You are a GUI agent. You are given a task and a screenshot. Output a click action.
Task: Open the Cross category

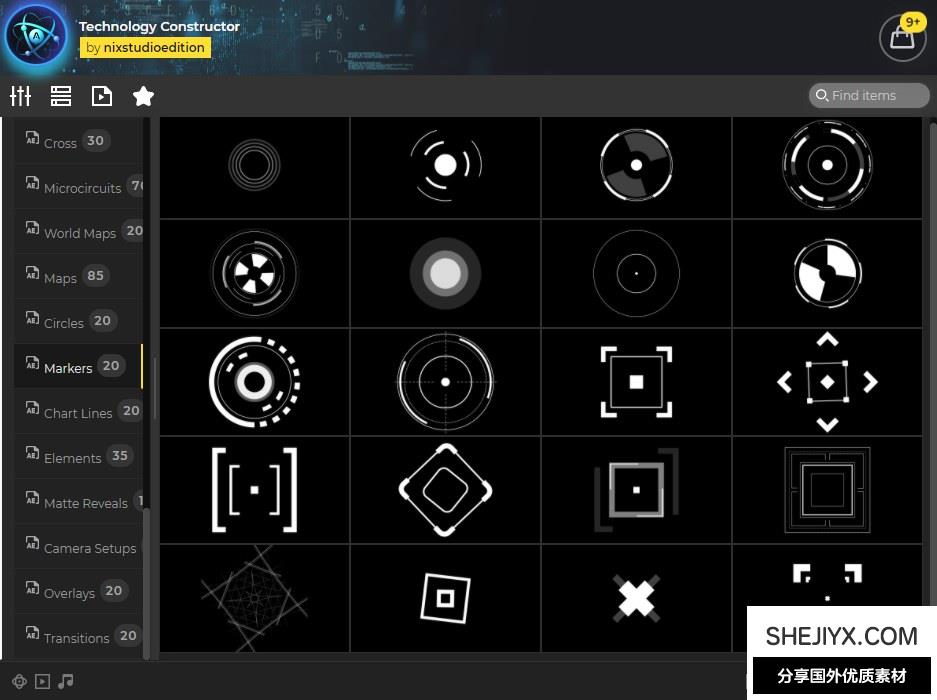[61, 142]
